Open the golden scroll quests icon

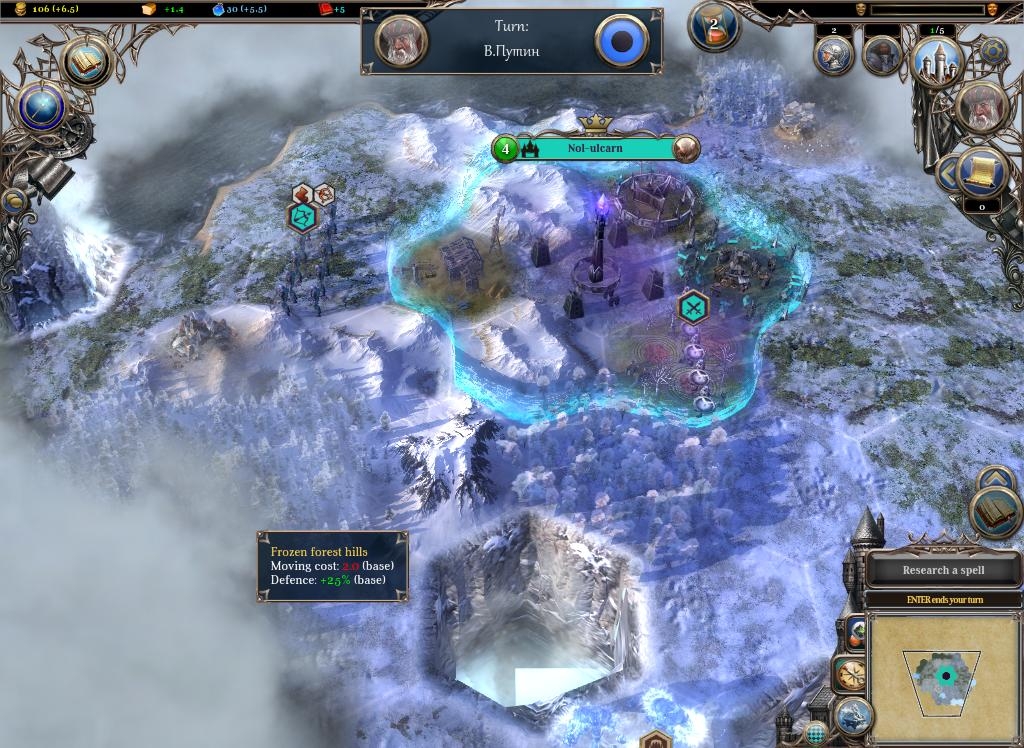coord(981,173)
